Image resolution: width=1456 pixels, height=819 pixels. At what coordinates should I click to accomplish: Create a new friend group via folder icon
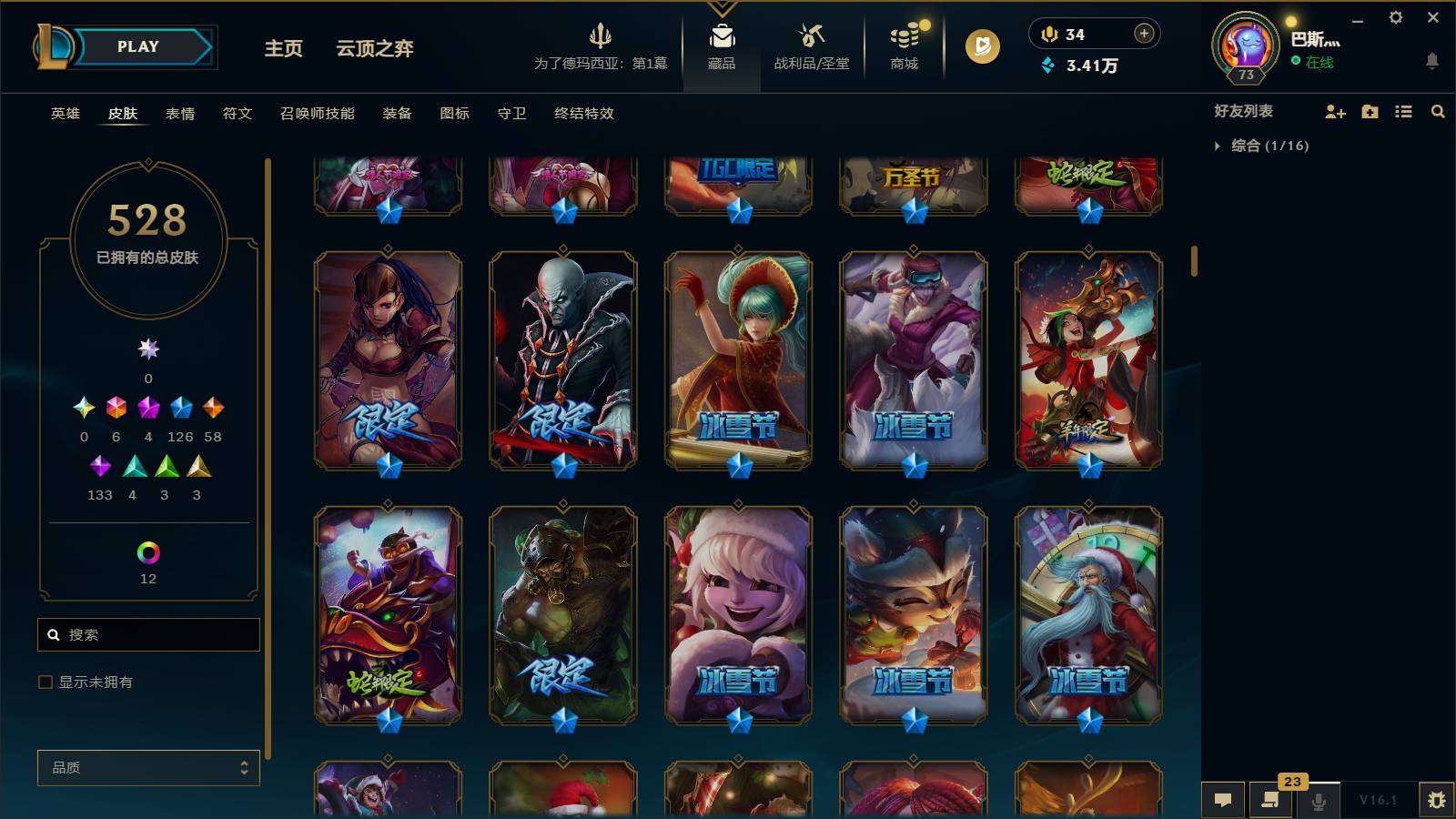click(x=1369, y=112)
